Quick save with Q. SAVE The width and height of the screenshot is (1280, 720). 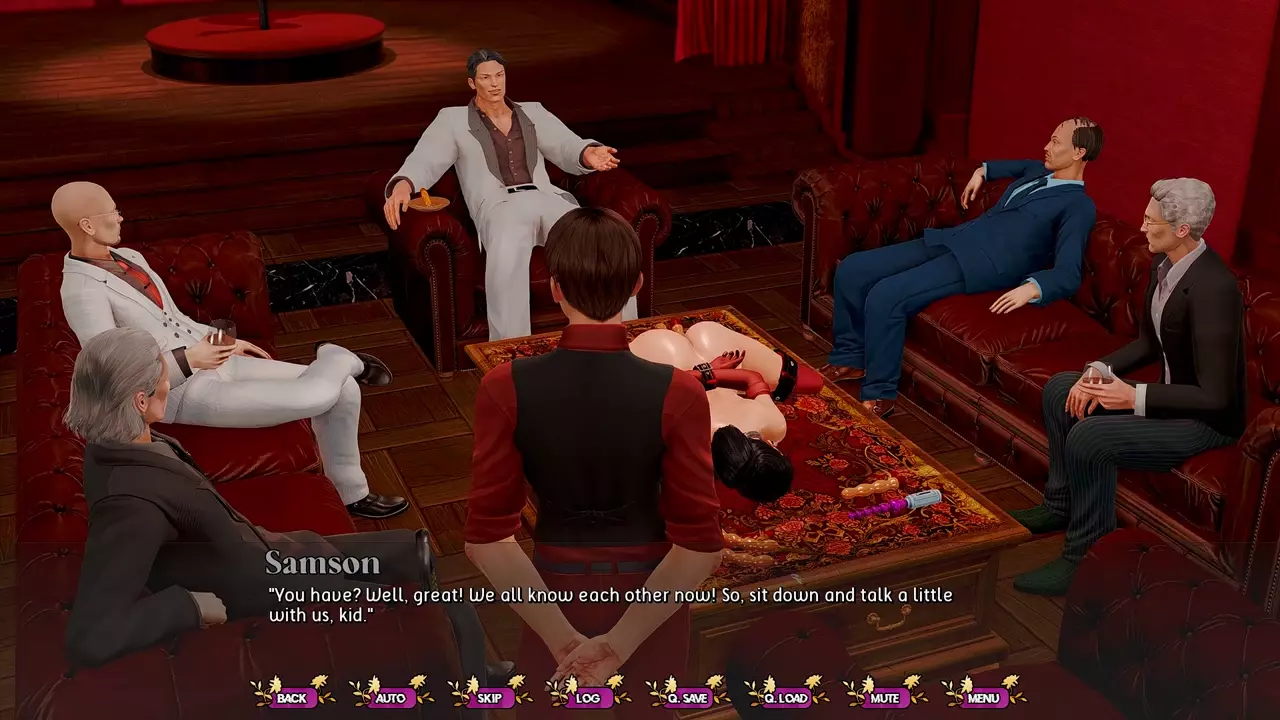pyautogui.click(x=687, y=697)
